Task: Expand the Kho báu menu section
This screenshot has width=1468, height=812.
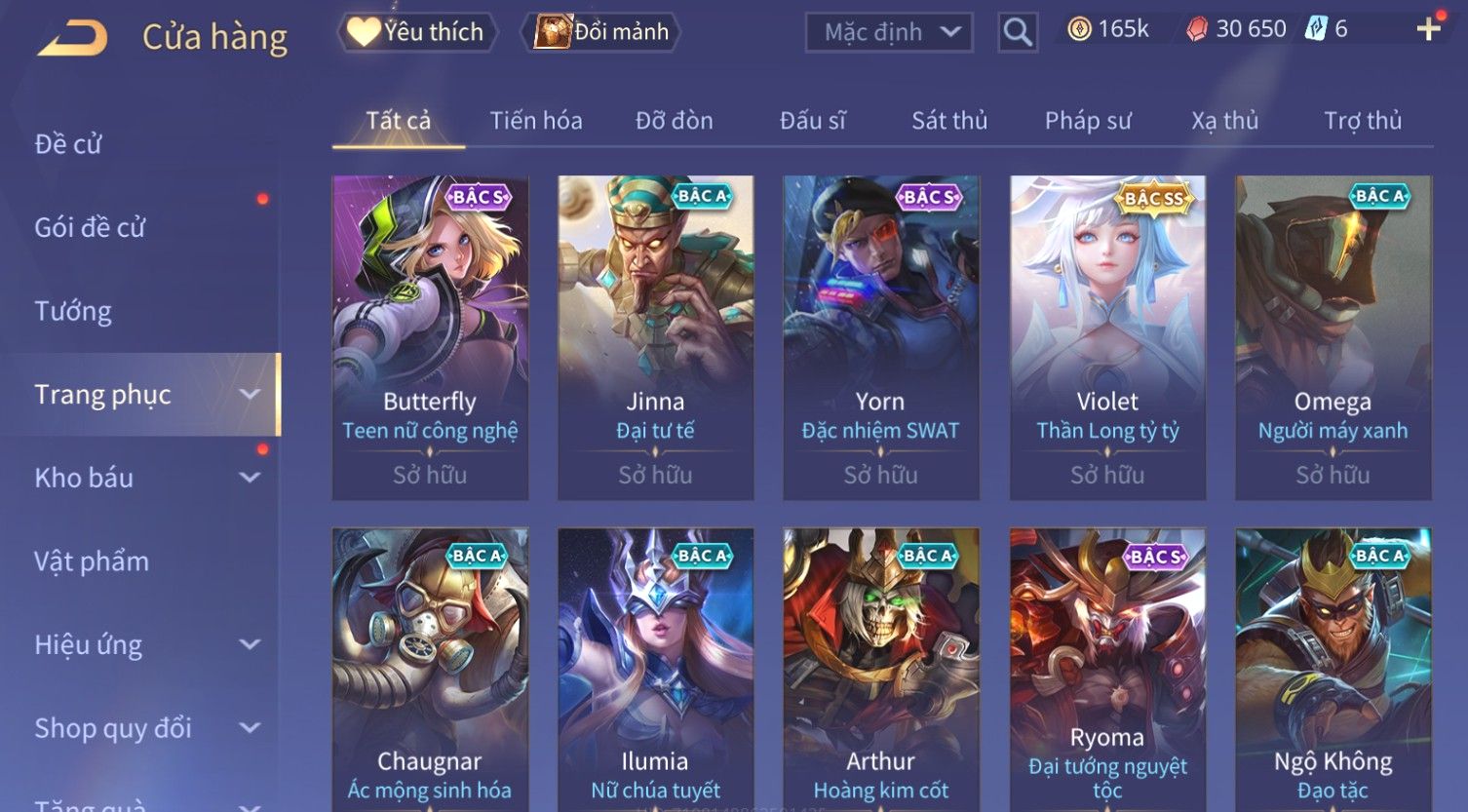Action: [x=146, y=478]
